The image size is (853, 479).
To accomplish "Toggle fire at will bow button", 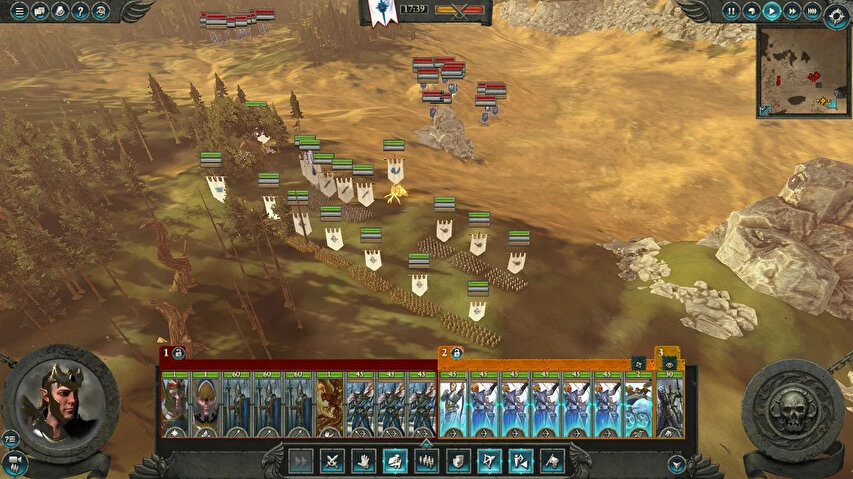I will (x=488, y=461).
